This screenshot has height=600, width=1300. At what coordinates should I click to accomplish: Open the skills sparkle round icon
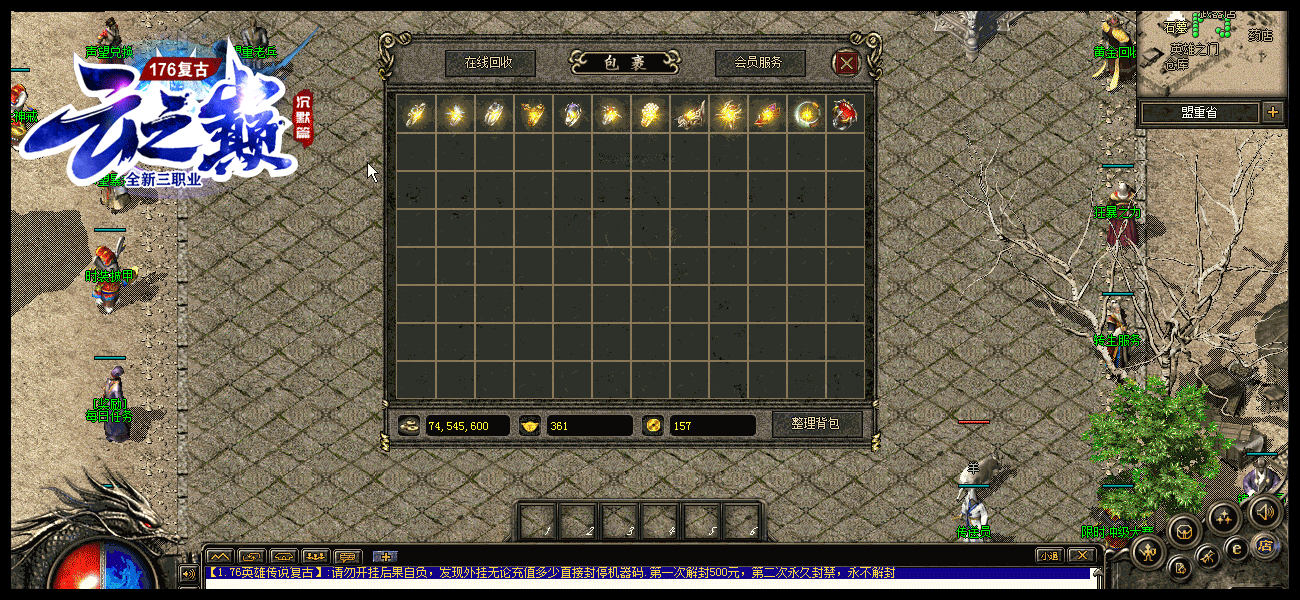[1223, 517]
